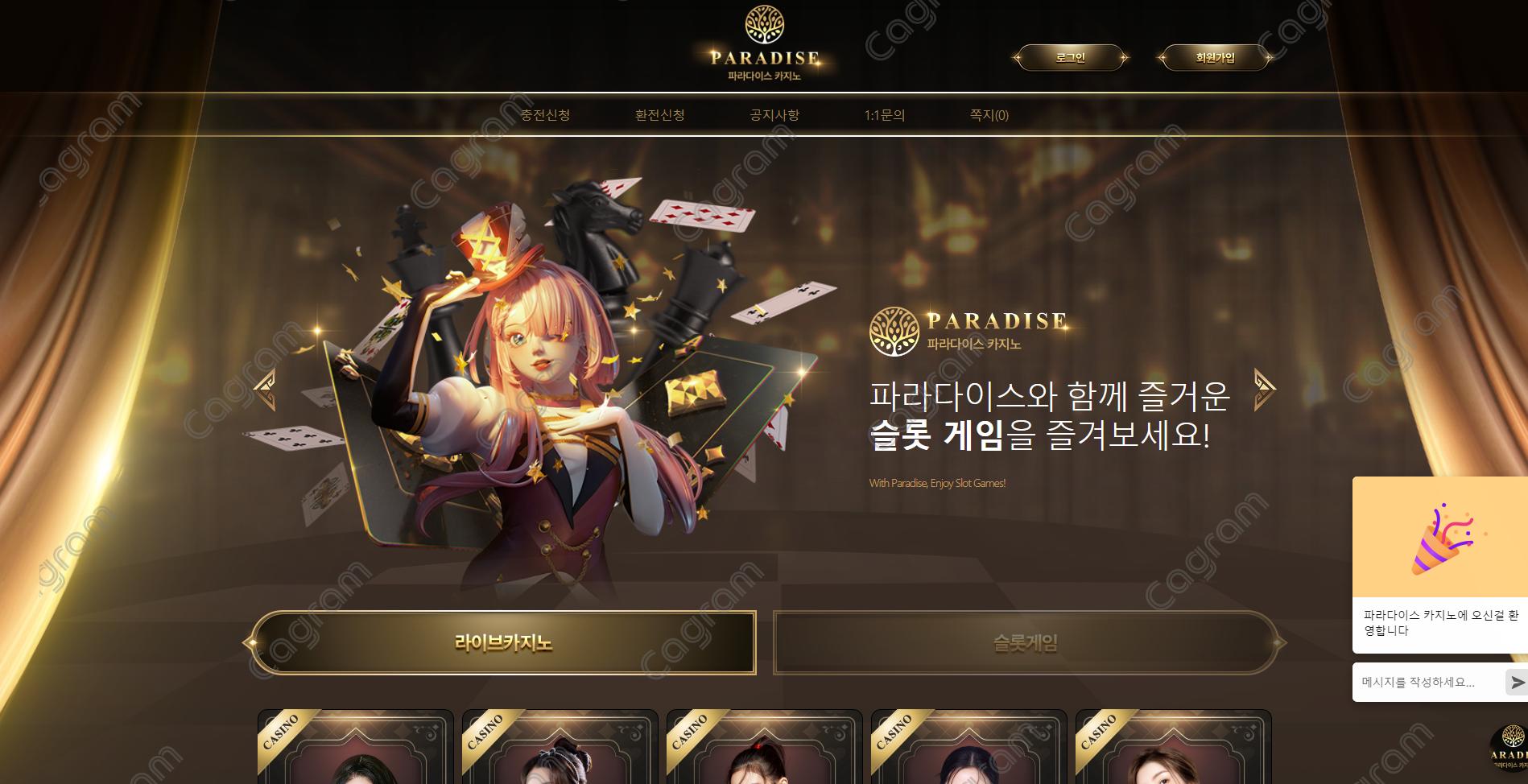Open the first casino game thumbnail
The width and height of the screenshot is (1528, 784).
point(355,749)
